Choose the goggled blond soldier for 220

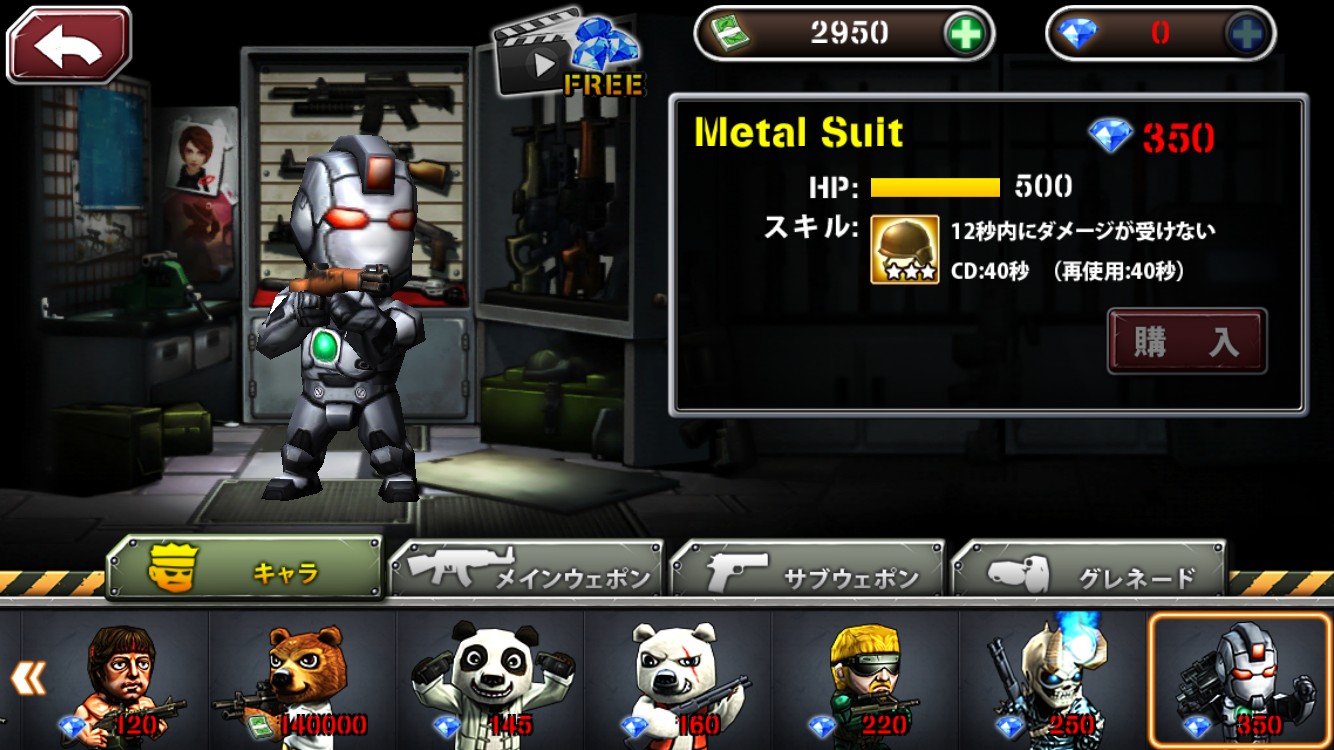pyautogui.click(x=865, y=680)
